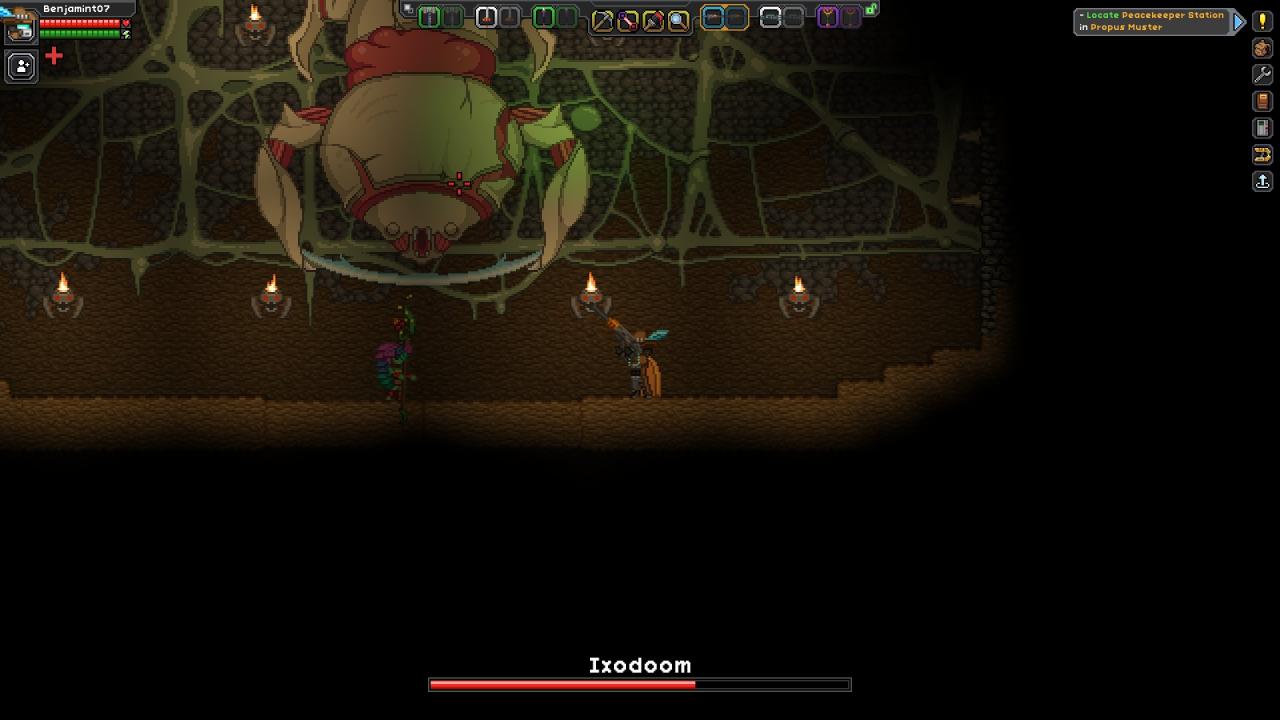Select the purple-bordered hotbar slot
The width and height of the screenshot is (1280, 720).
click(x=828, y=17)
